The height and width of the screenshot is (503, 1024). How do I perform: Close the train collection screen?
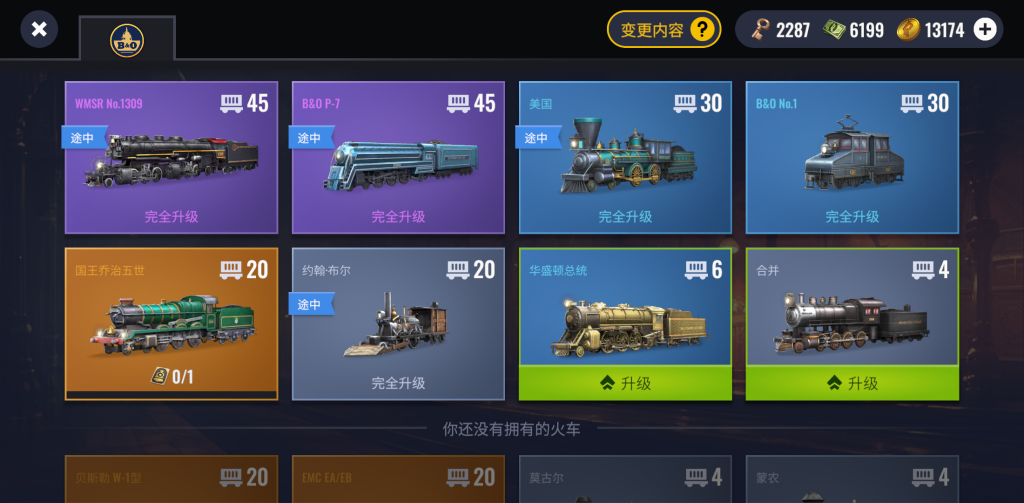[39, 29]
